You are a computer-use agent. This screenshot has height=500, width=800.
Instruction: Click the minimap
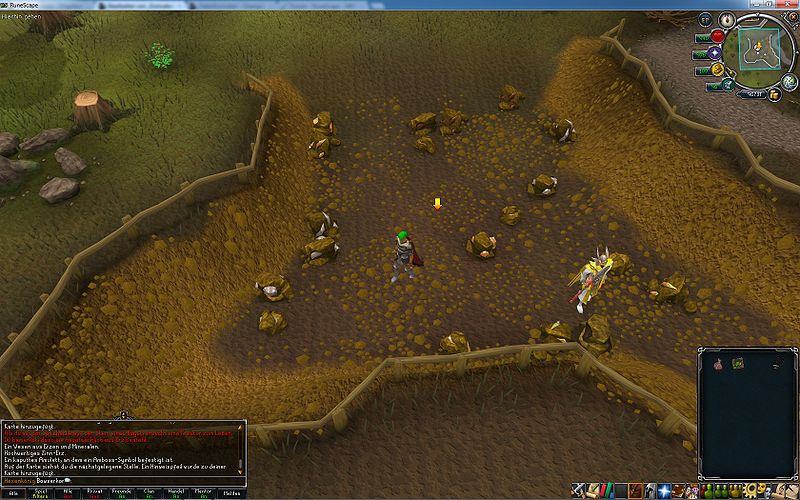(757, 48)
